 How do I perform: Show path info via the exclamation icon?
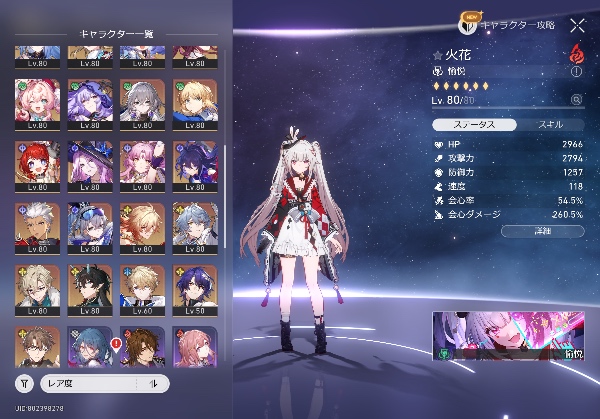(576, 72)
